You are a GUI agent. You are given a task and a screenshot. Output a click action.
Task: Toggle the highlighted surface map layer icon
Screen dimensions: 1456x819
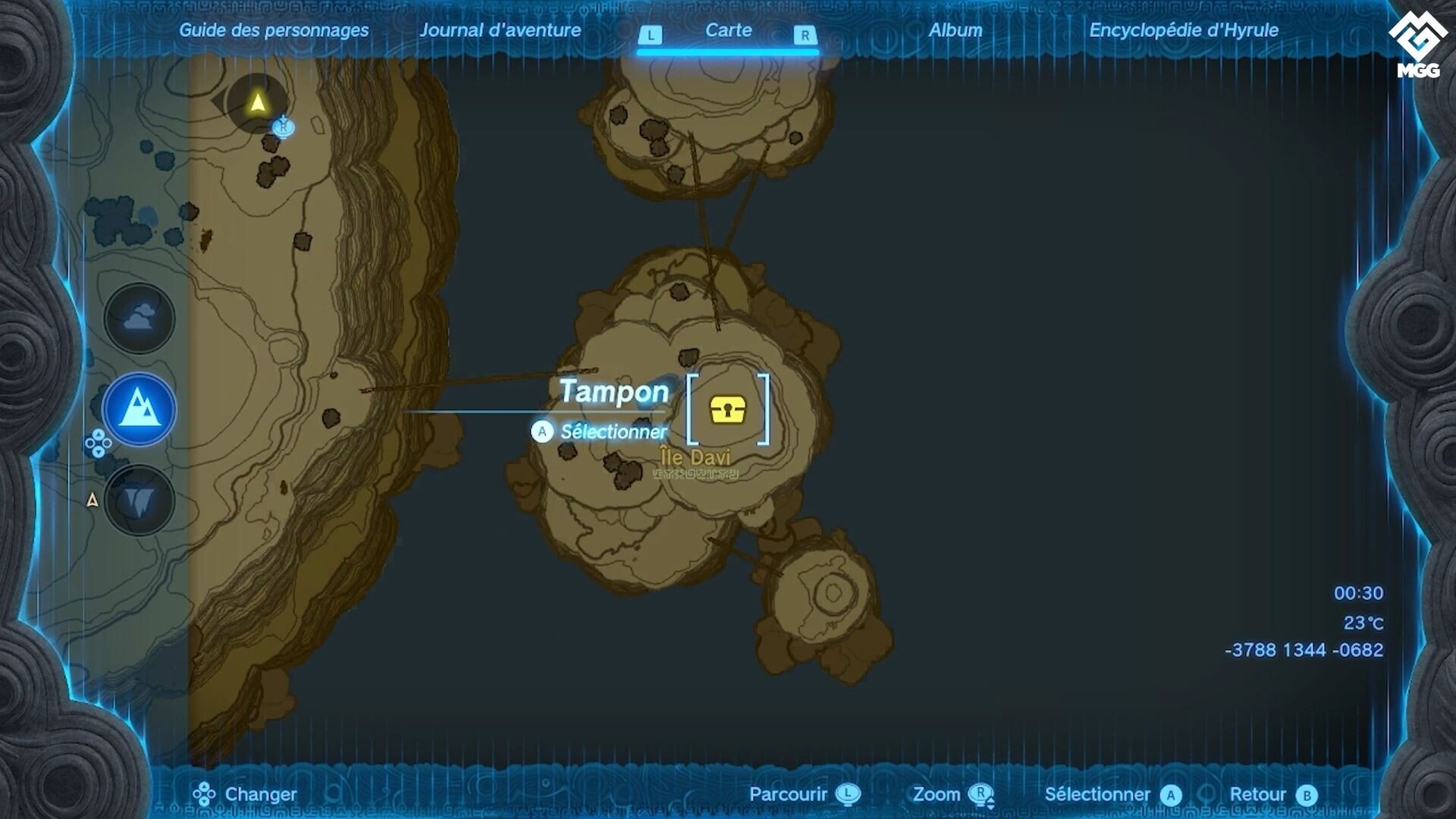coord(138,408)
